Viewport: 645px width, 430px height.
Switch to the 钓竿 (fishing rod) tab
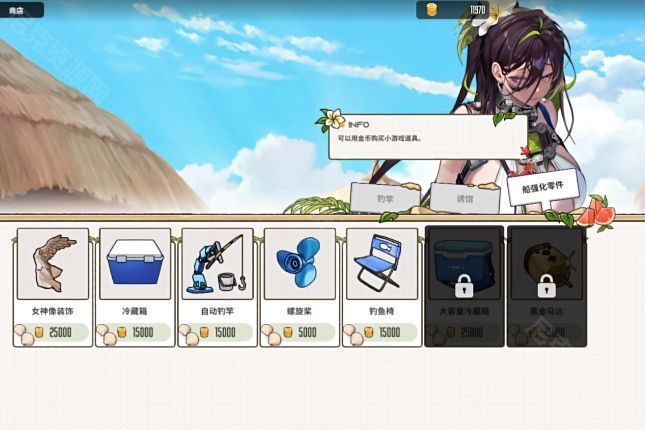coord(385,198)
